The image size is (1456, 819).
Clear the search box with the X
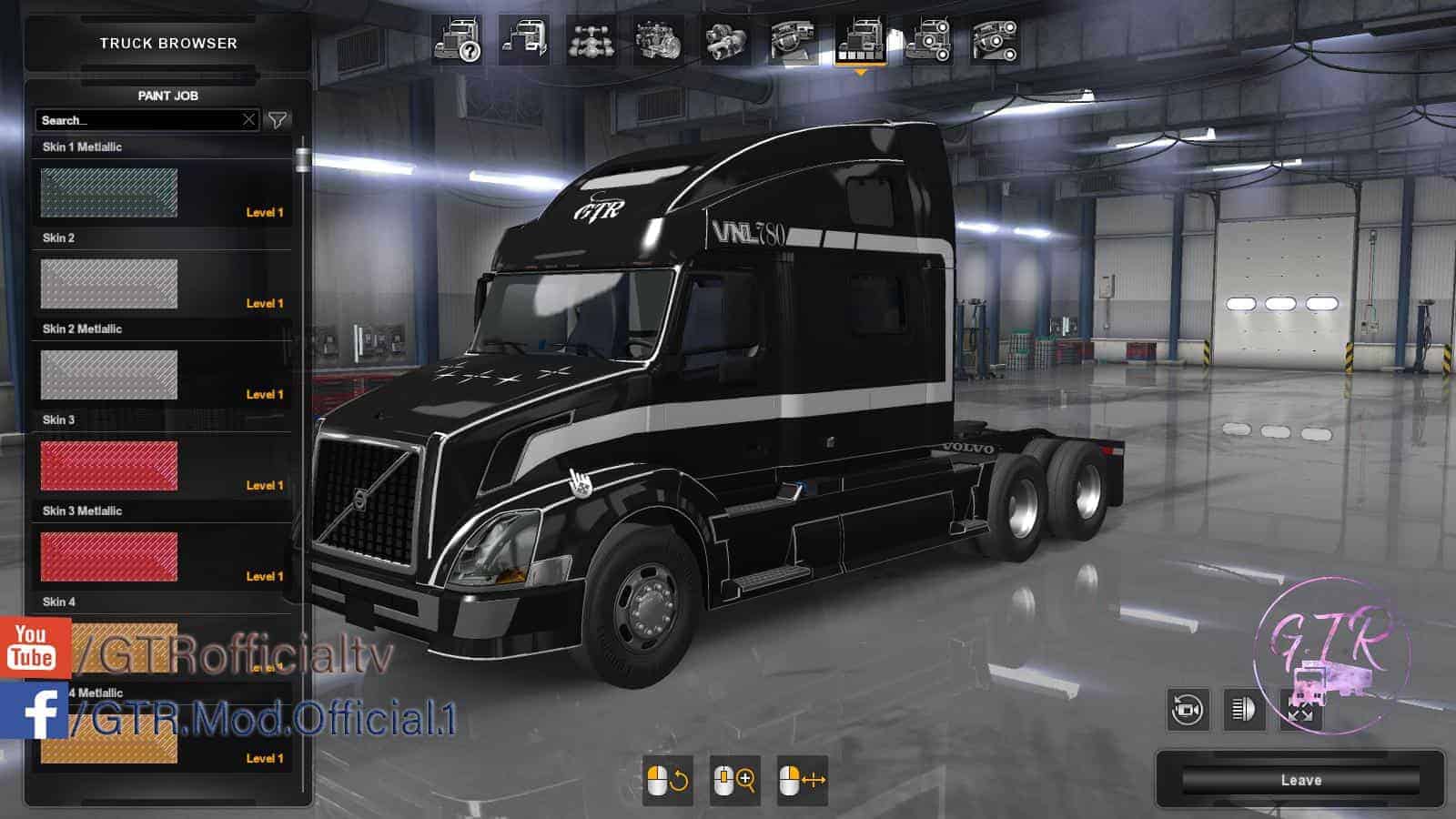tap(248, 120)
